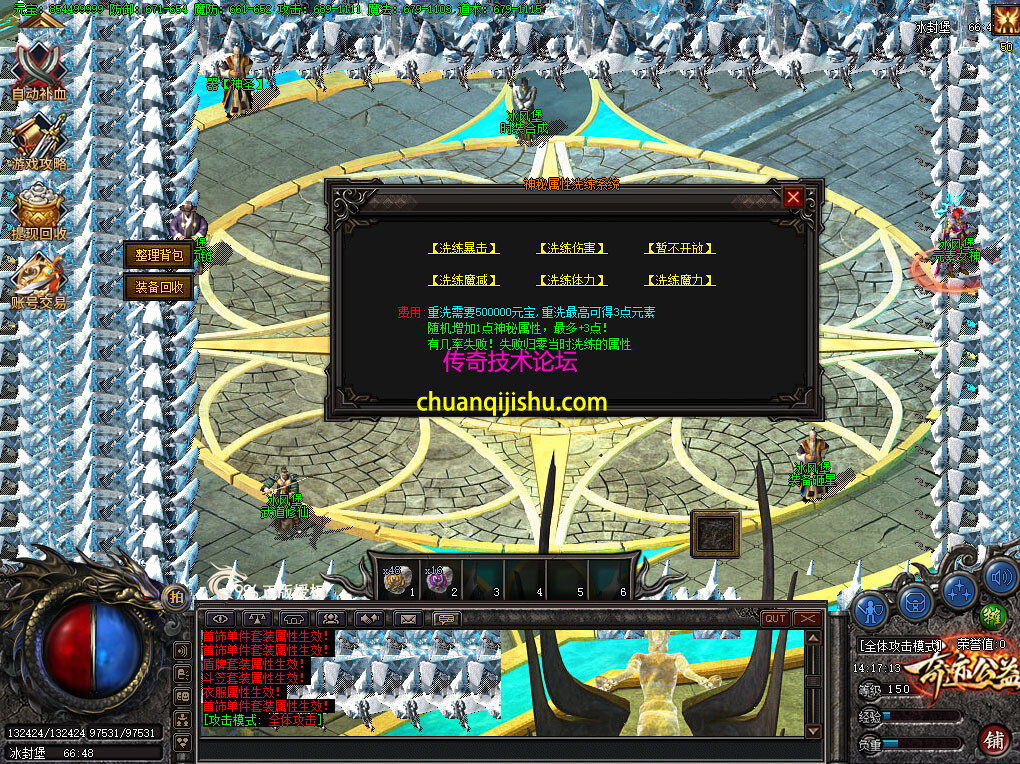Click the QUT button on chat bar
1020x764 pixels.
tap(774, 619)
